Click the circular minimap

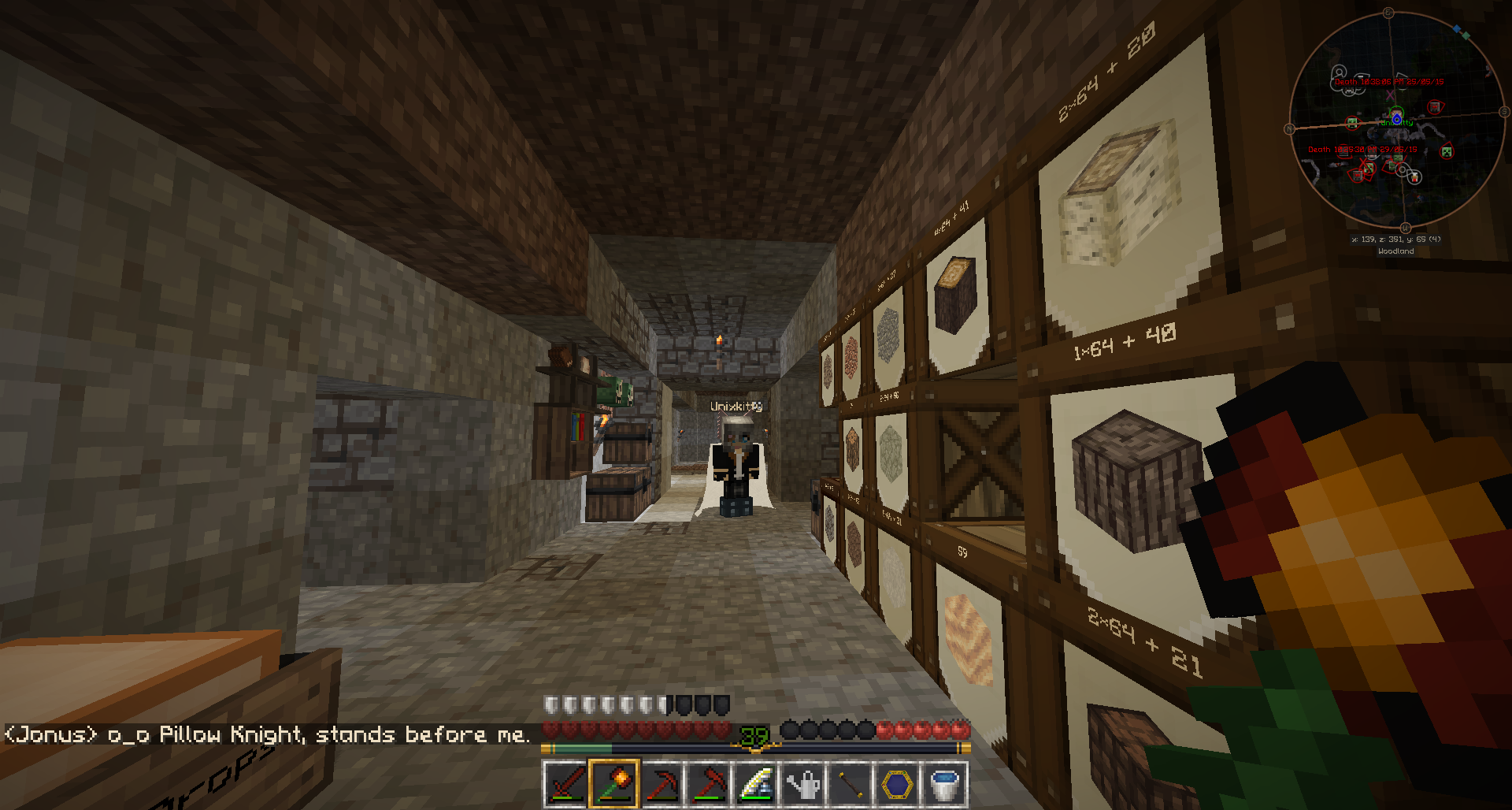tap(1397, 120)
